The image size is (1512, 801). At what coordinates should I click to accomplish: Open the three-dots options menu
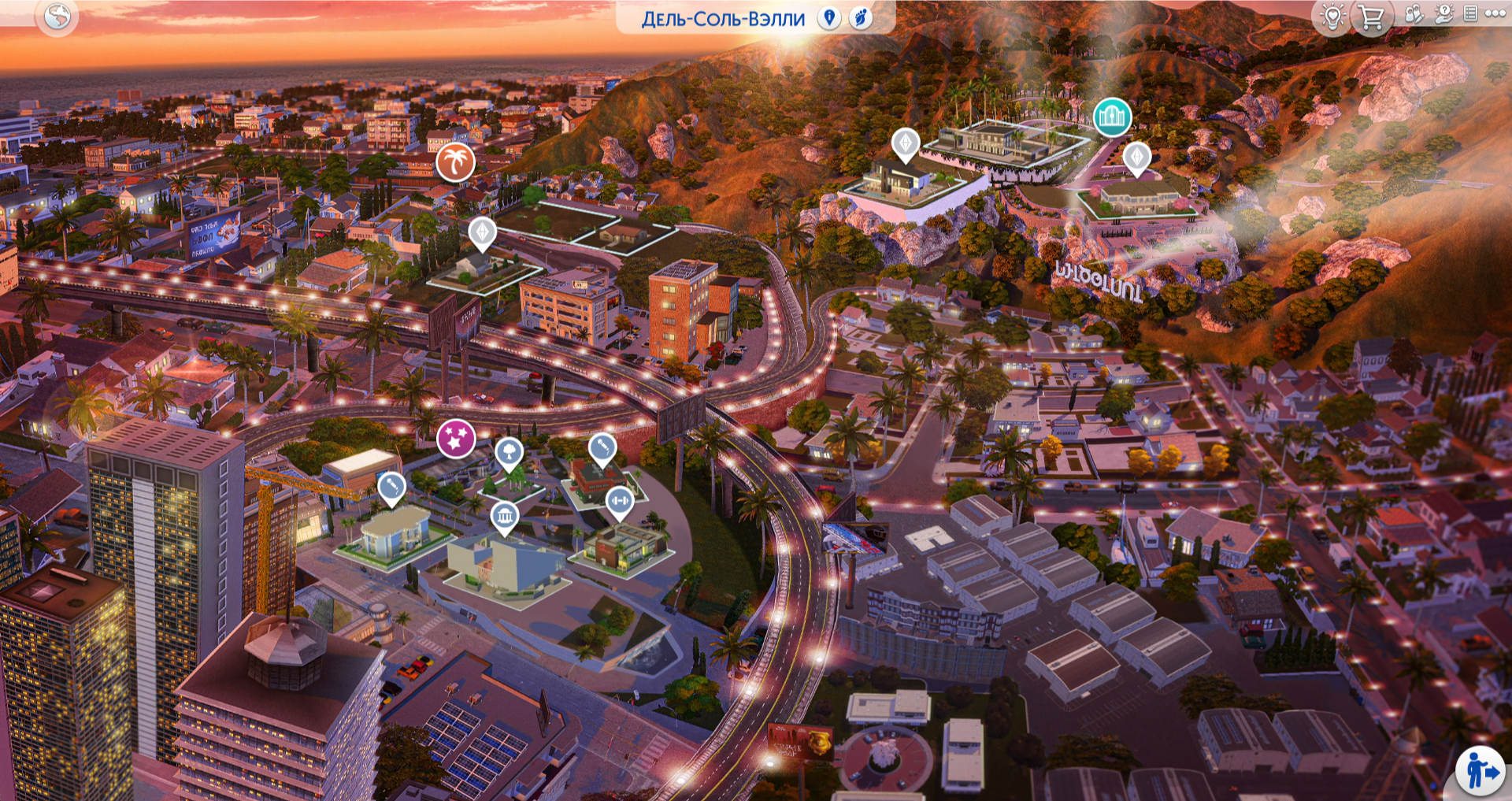tap(1495, 13)
